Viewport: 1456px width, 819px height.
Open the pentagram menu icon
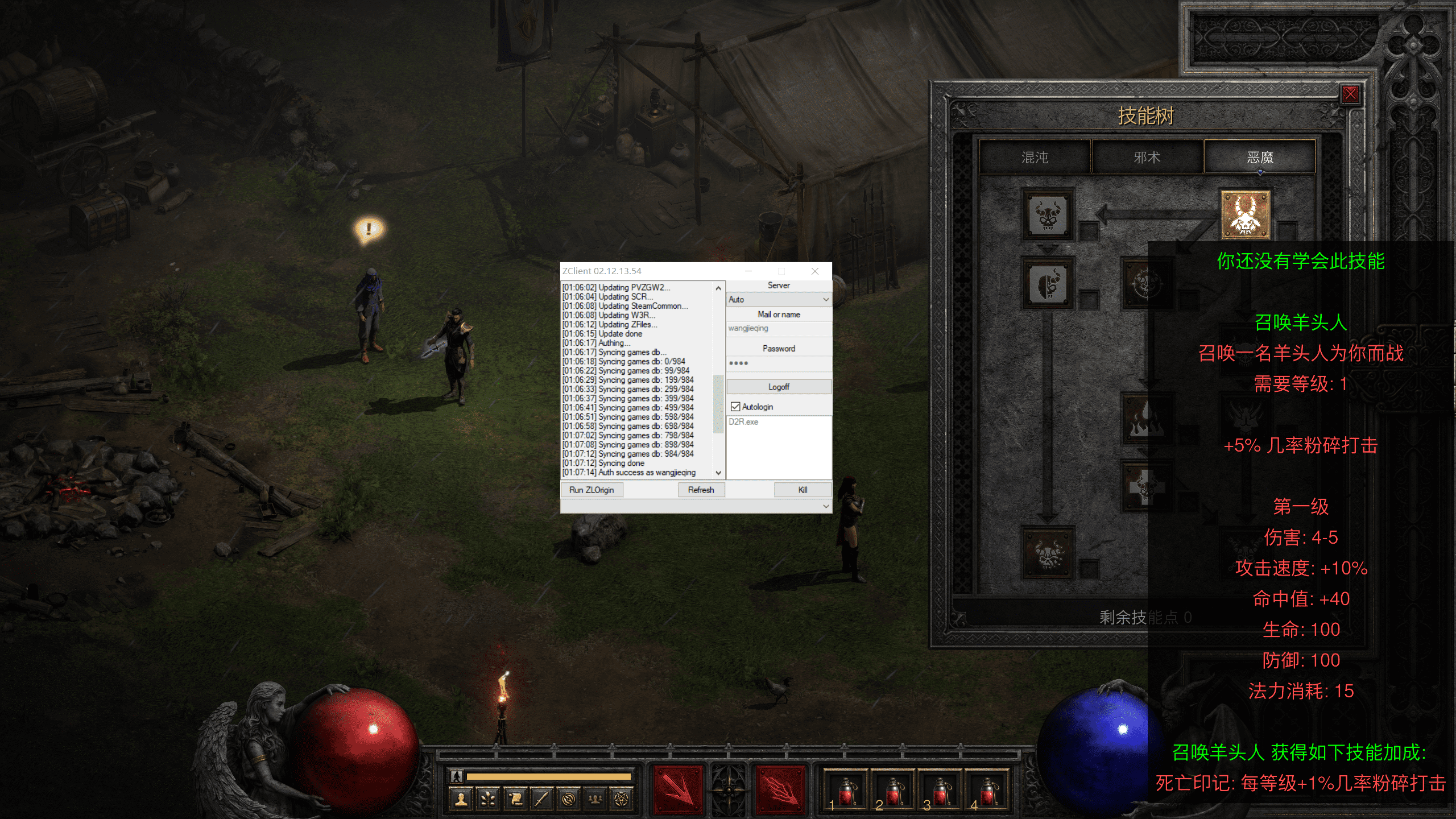point(622,799)
